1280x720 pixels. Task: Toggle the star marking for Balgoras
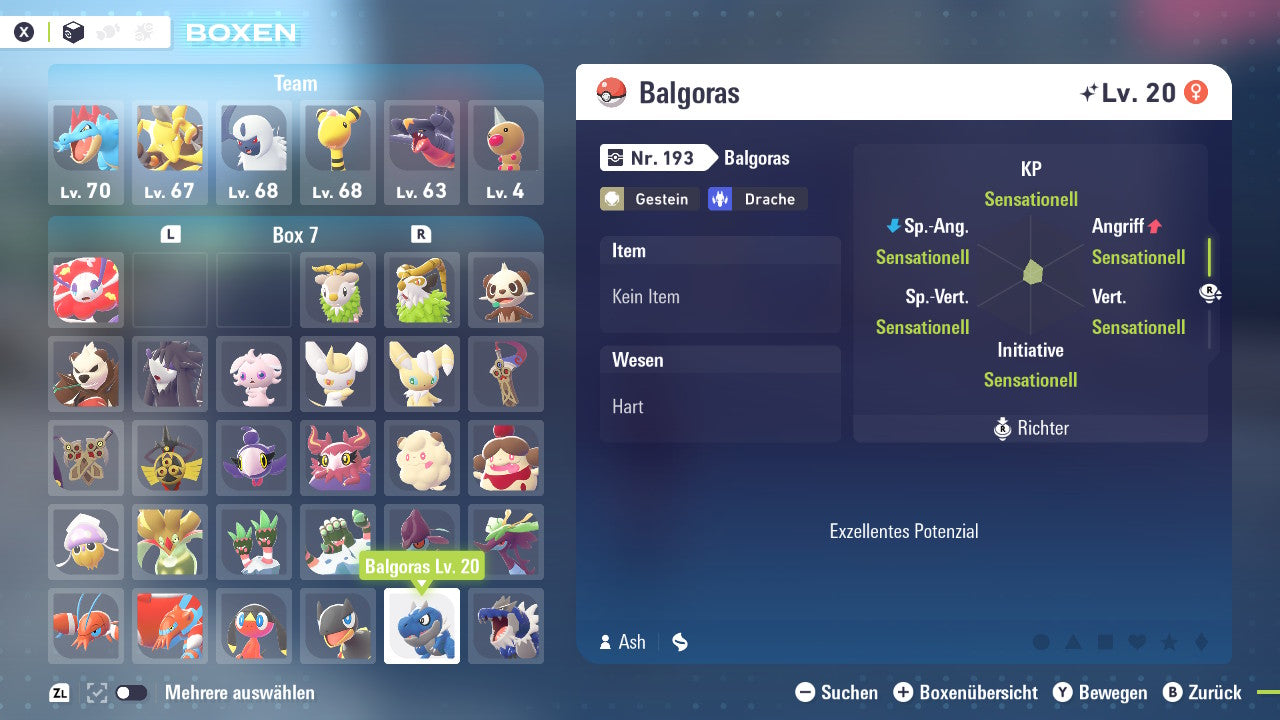pos(1167,643)
